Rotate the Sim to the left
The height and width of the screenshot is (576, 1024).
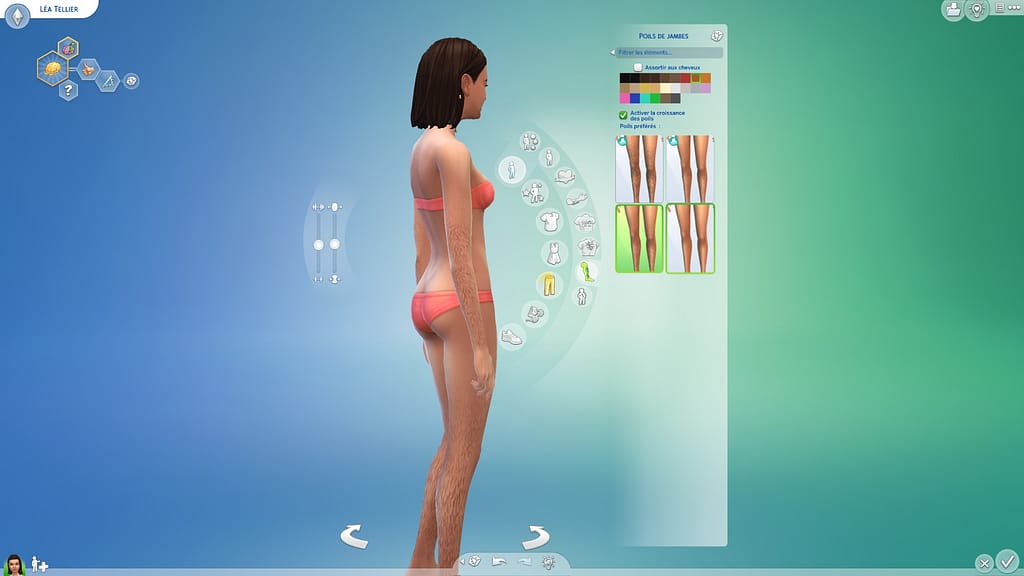click(355, 536)
